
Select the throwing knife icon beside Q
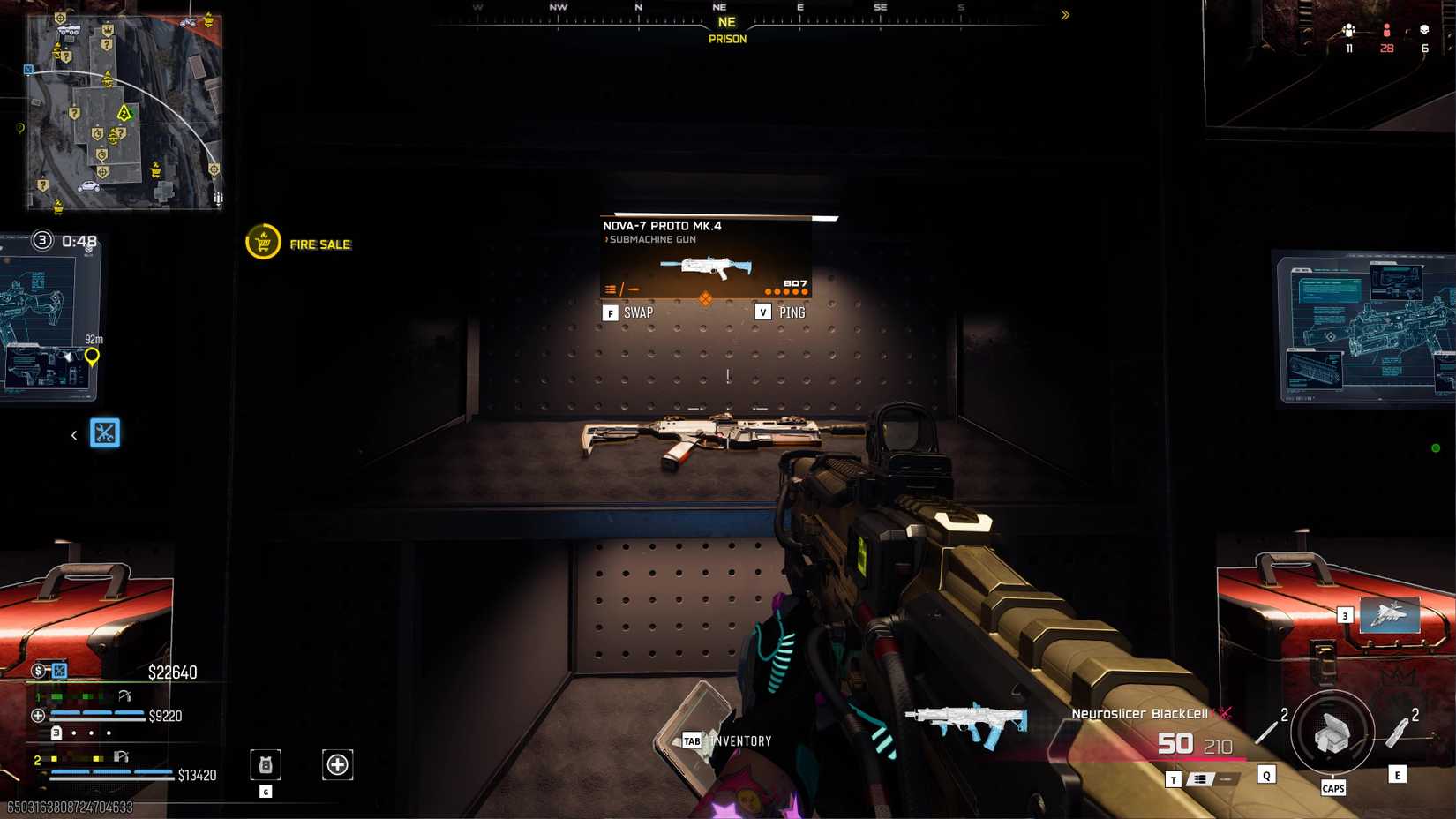(1267, 732)
